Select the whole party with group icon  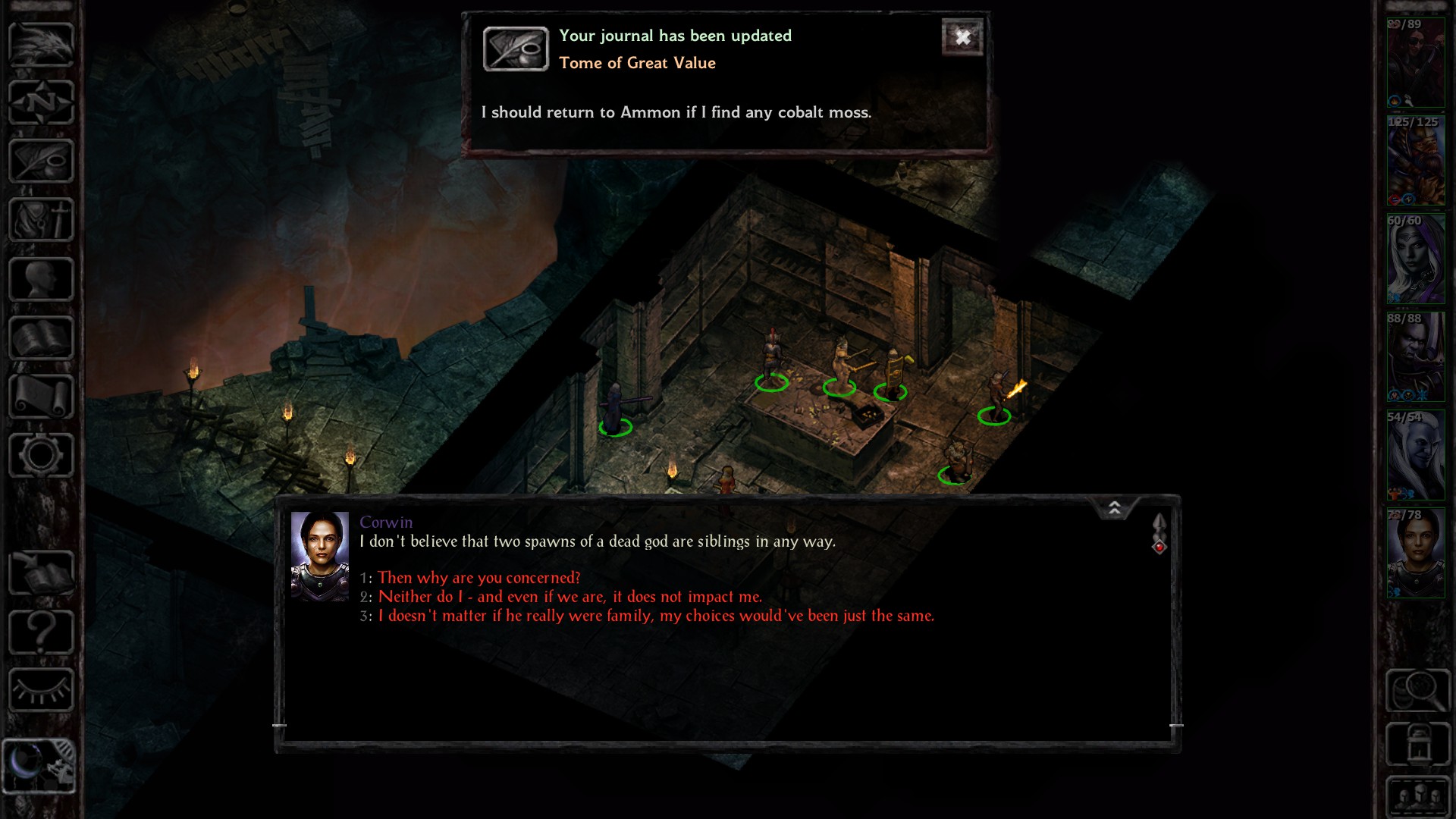tap(1417, 798)
